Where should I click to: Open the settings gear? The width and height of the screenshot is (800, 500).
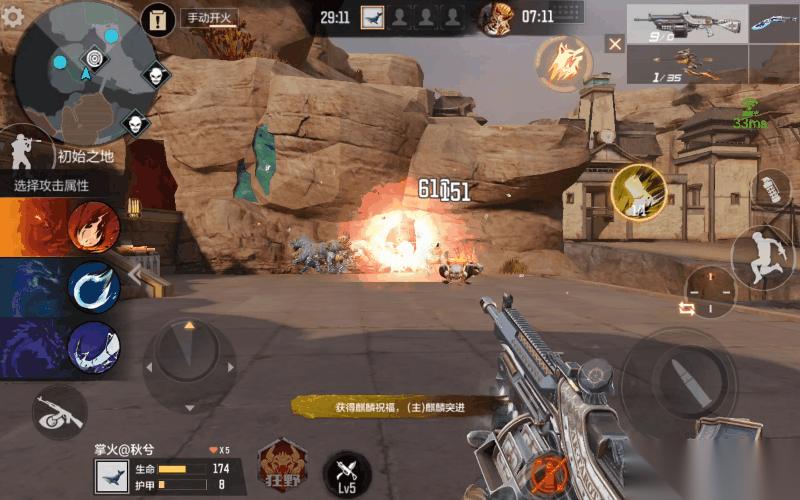tap(13, 17)
